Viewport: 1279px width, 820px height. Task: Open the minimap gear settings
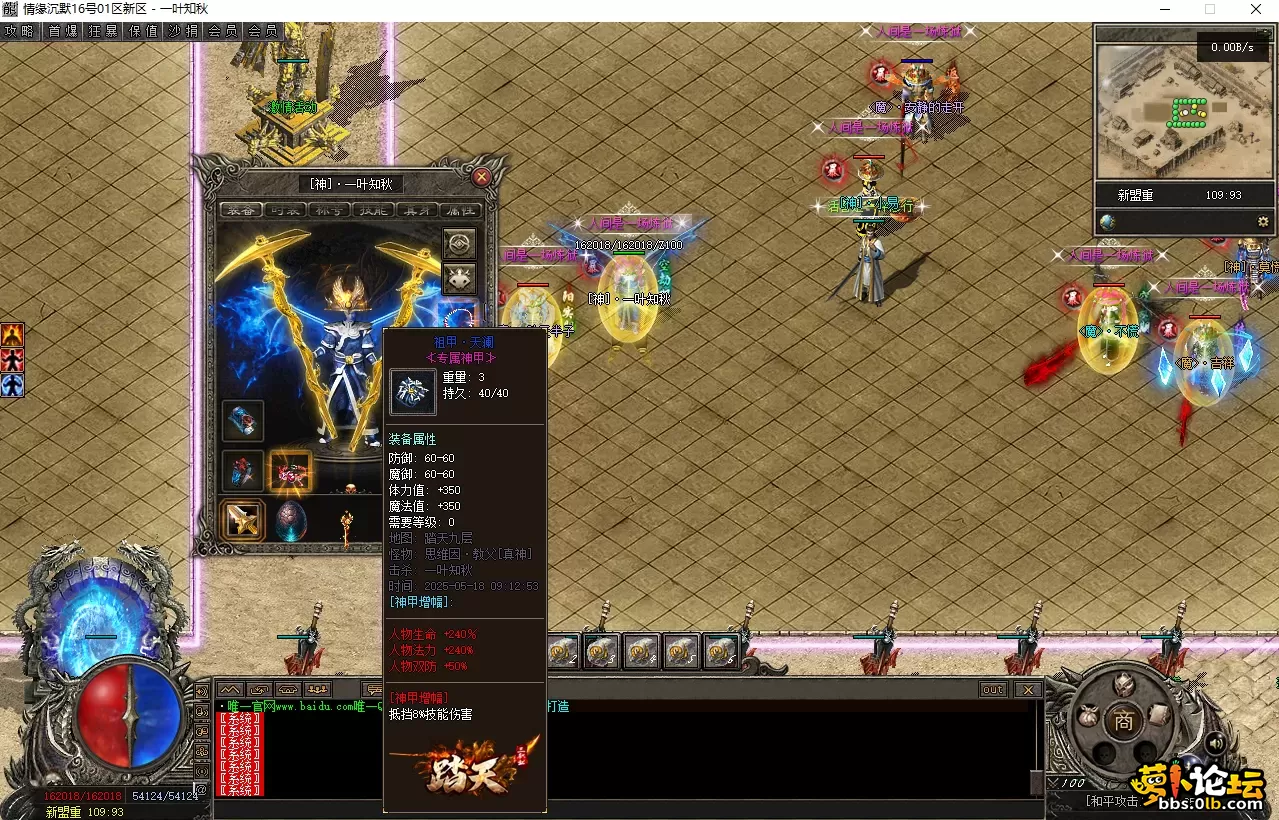pyautogui.click(x=1263, y=221)
